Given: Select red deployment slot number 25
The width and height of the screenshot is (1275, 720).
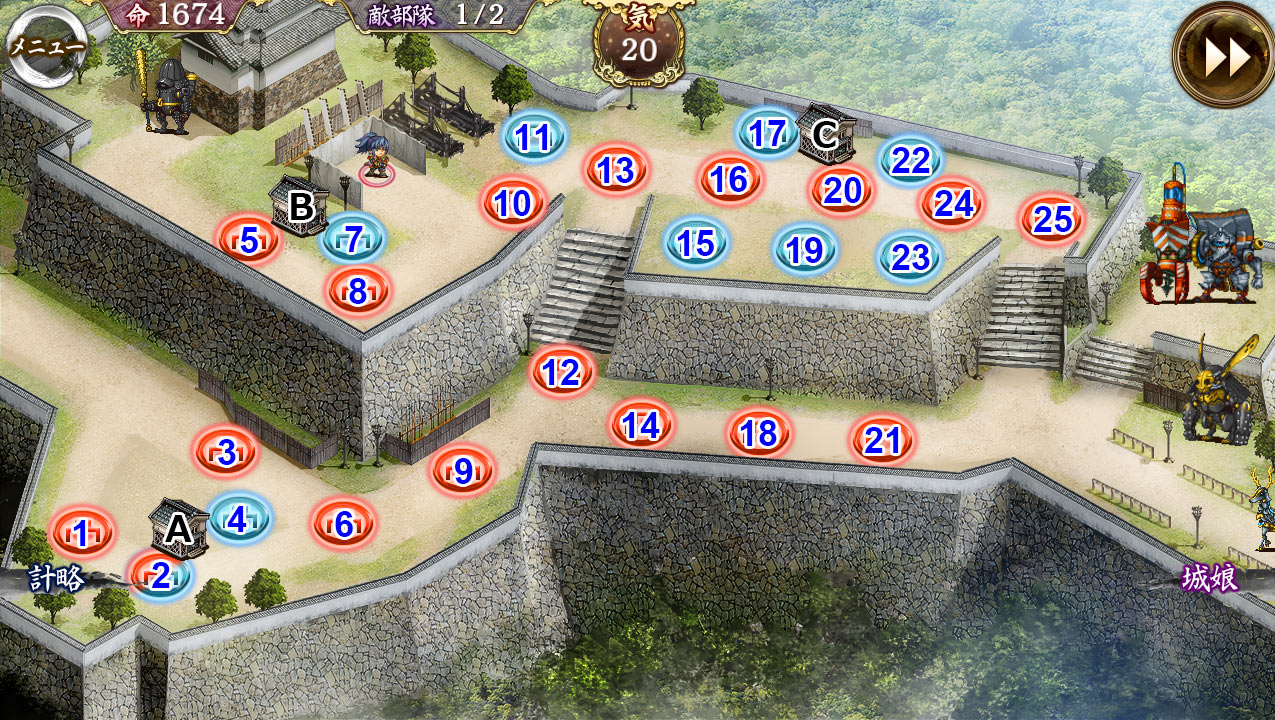Looking at the screenshot, I should pos(1053,219).
